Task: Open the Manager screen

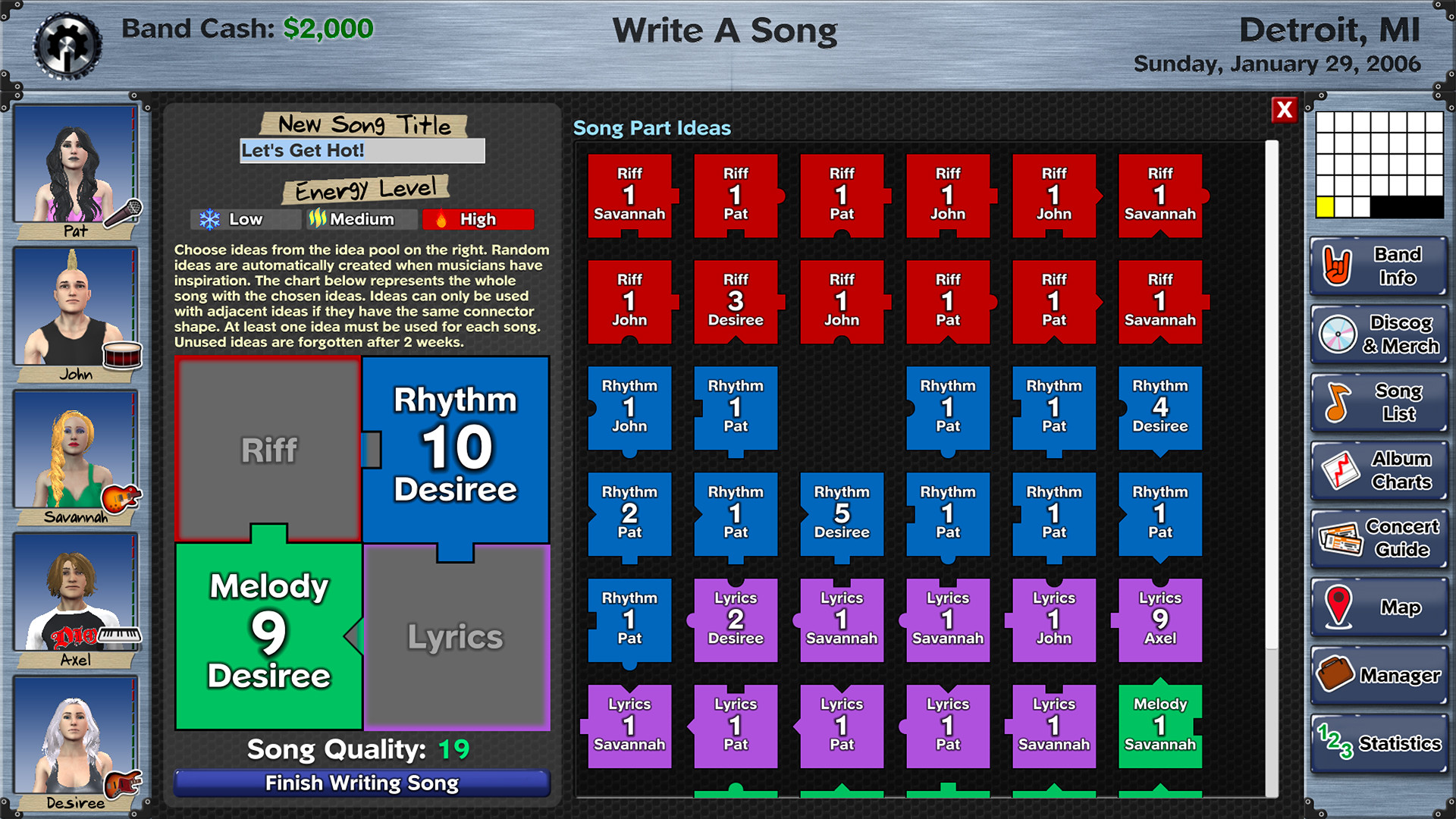Action: [1378, 674]
